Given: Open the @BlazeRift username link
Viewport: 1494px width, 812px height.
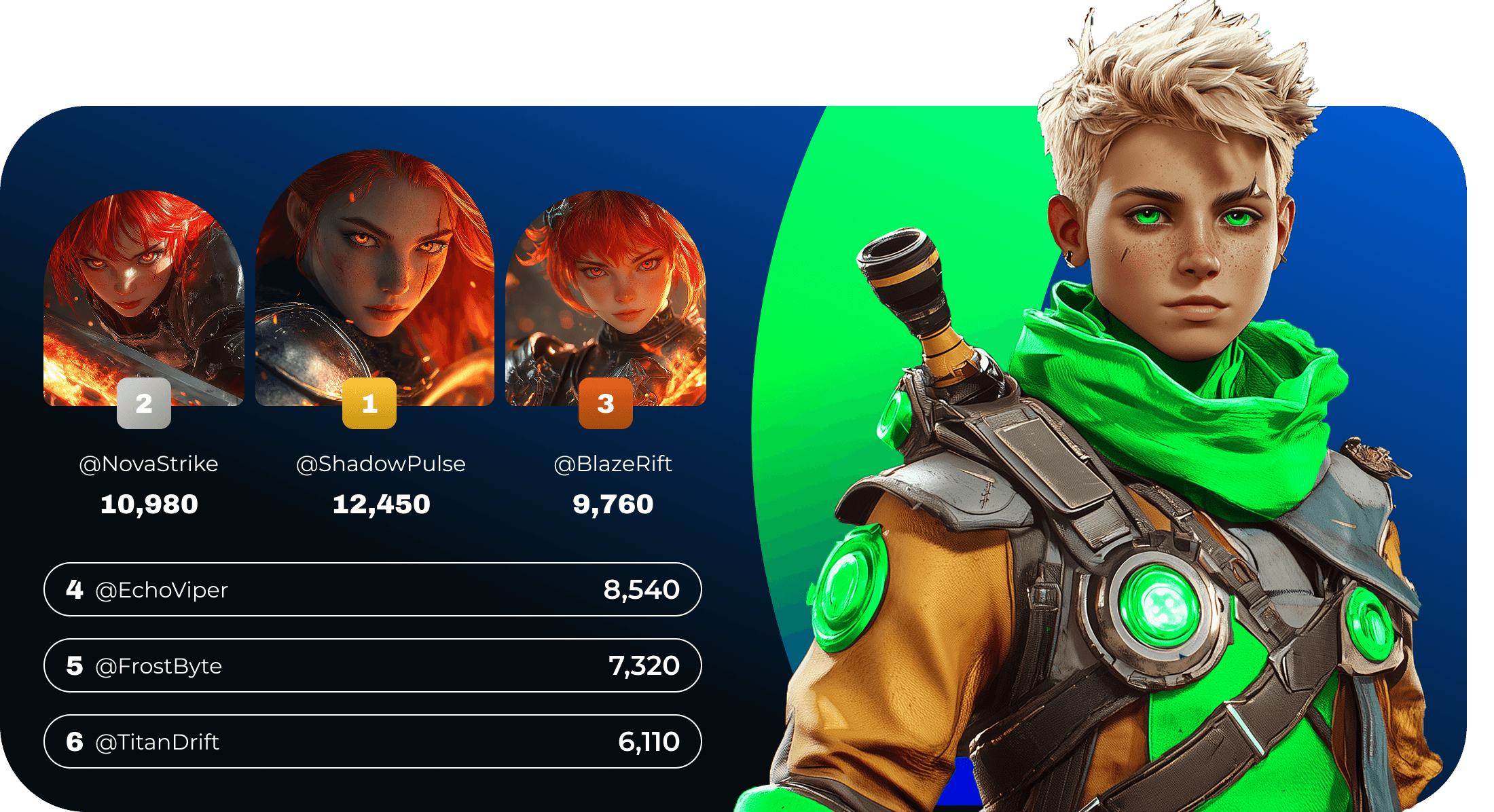Looking at the screenshot, I should (x=613, y=464).
